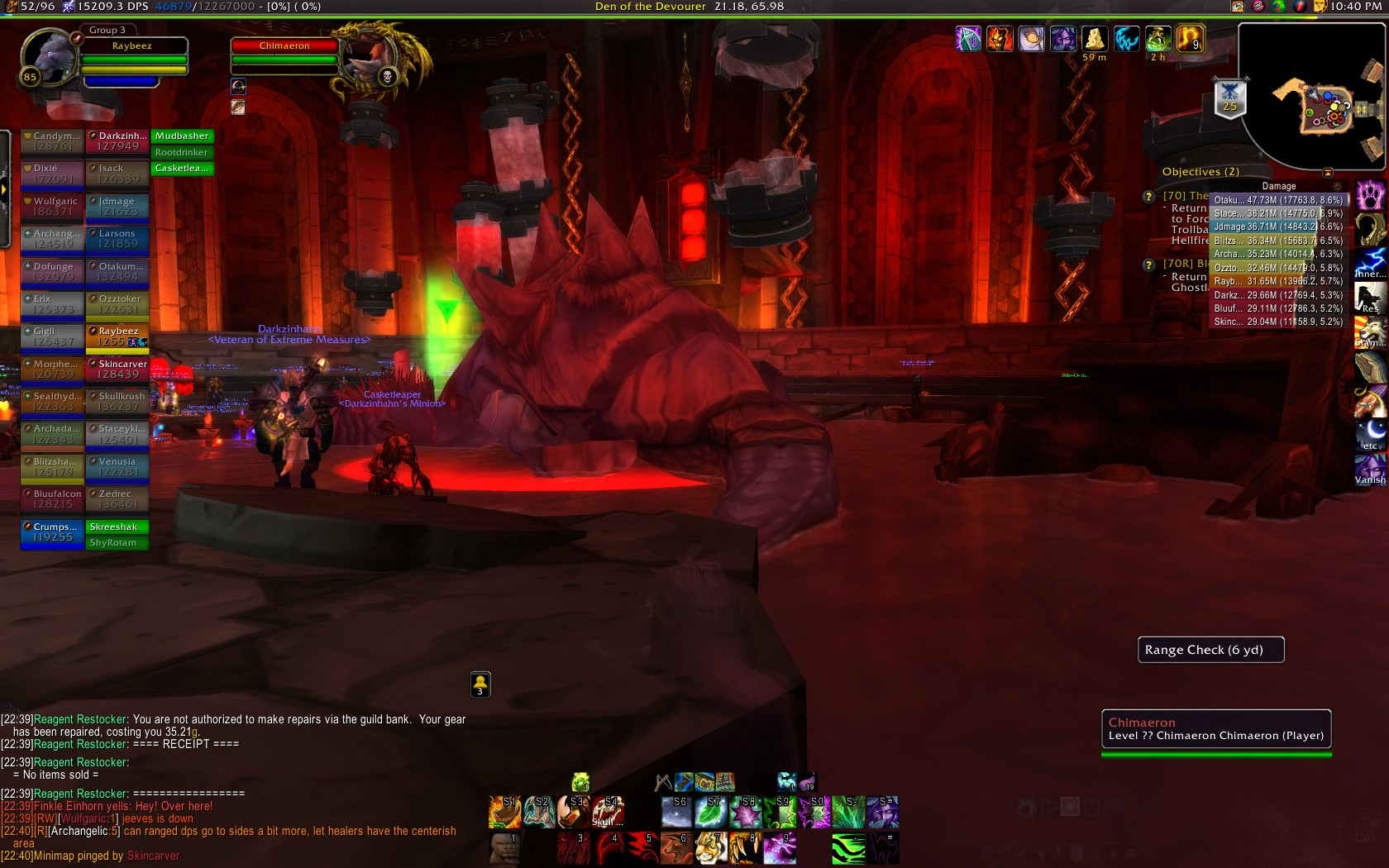Activate the tiger face ability
This screenshot has height=868, width=1389.
(x=709, y=848)
